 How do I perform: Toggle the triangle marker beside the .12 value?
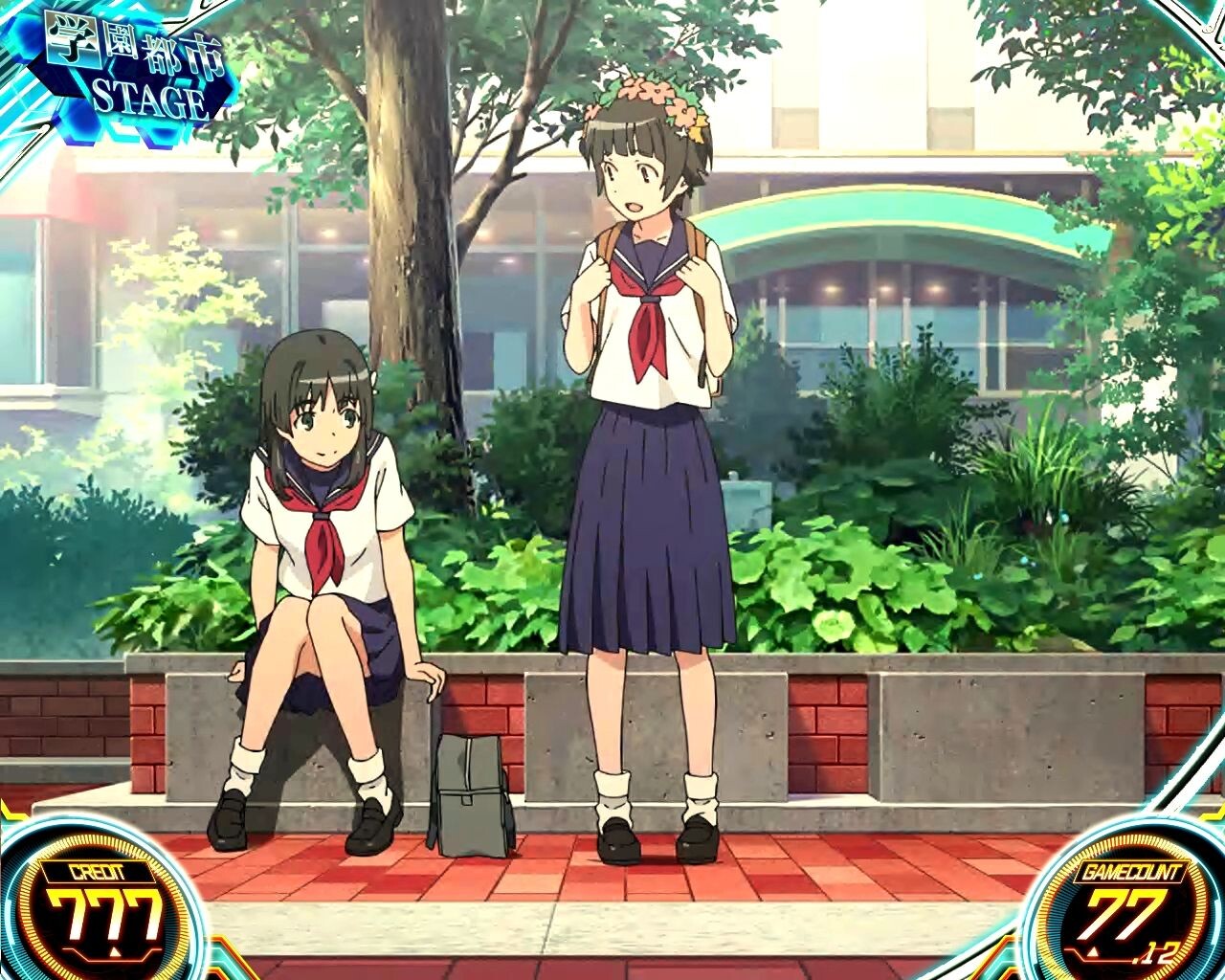click(x=1093, y=950)
